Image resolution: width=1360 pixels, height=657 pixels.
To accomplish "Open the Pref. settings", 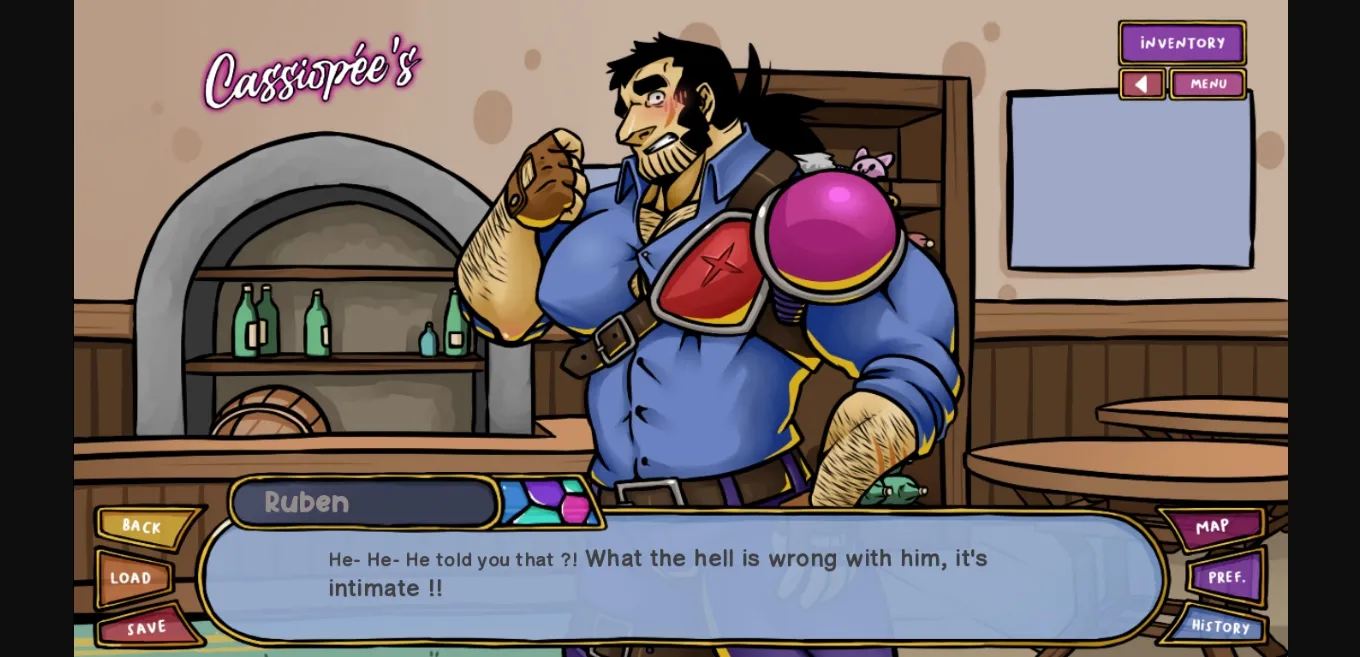I will 1227,577.
